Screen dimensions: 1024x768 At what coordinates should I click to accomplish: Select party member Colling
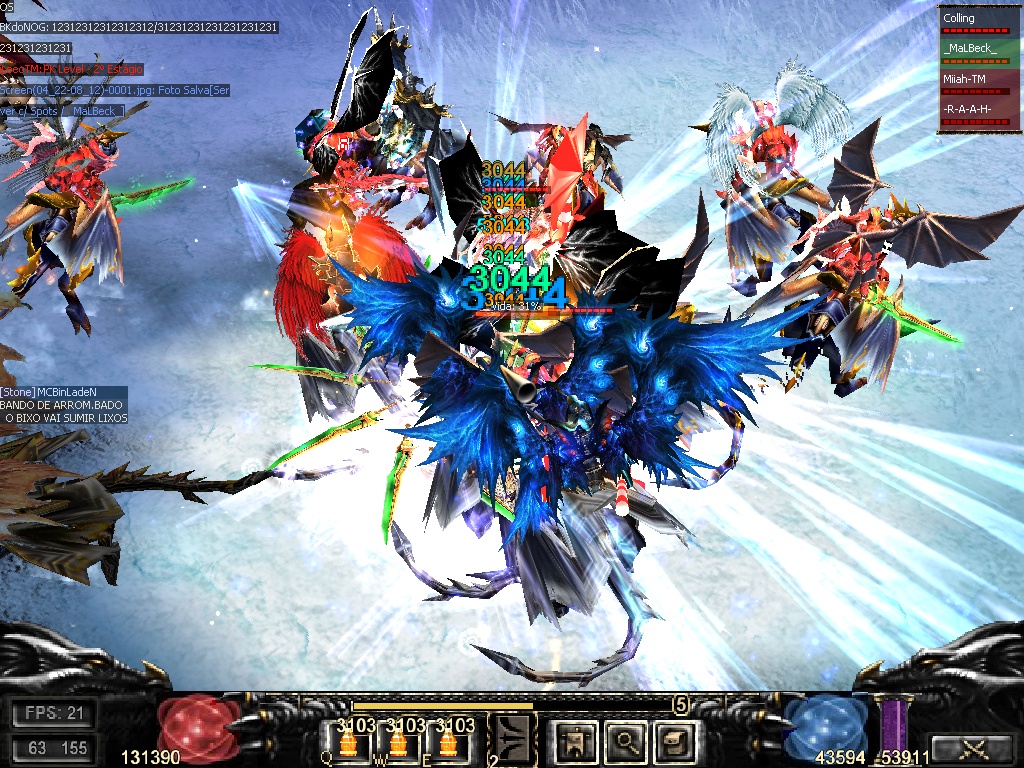(x=979, y=22)
